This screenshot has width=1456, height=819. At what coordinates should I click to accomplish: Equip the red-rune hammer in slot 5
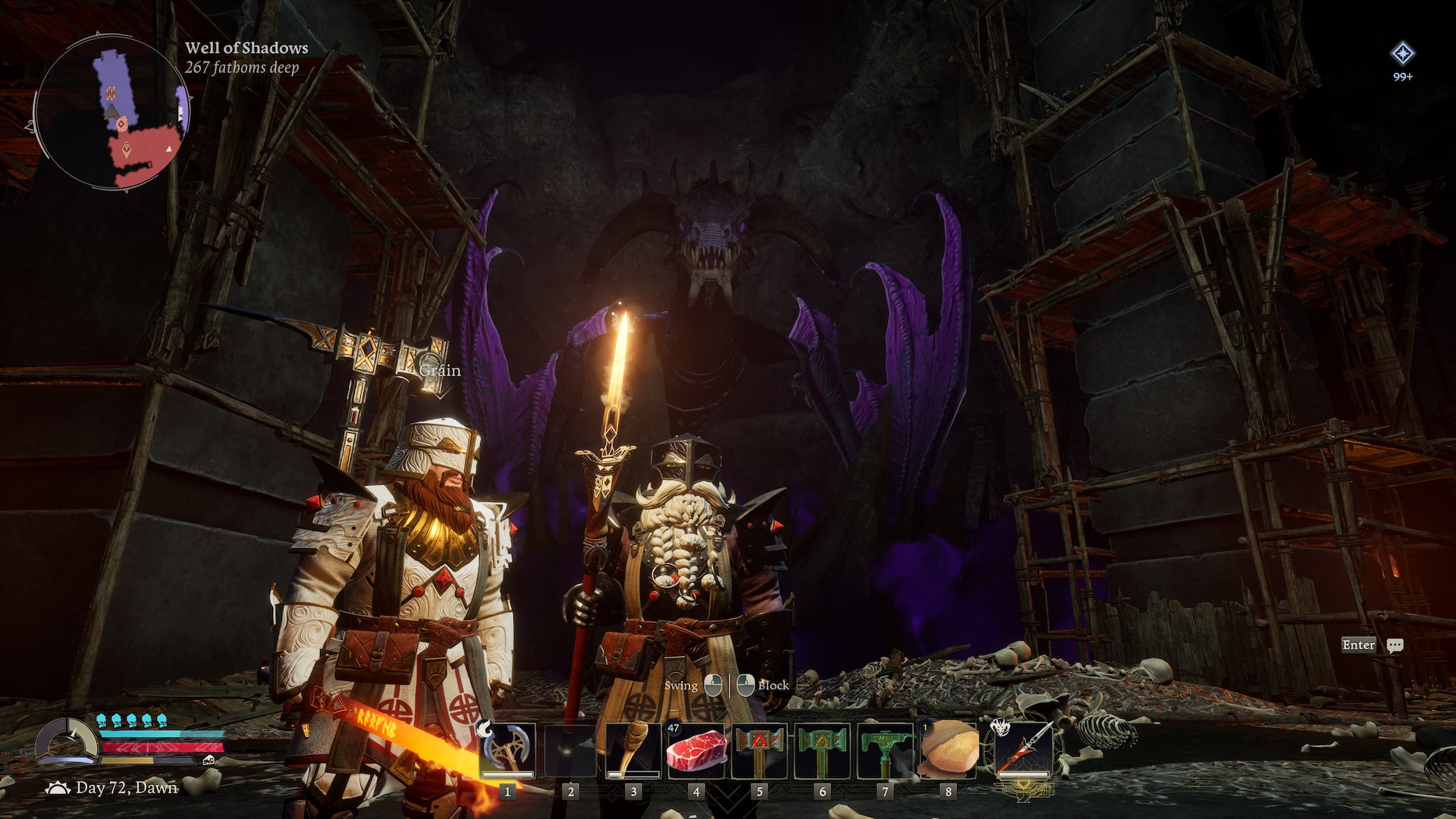759,750
